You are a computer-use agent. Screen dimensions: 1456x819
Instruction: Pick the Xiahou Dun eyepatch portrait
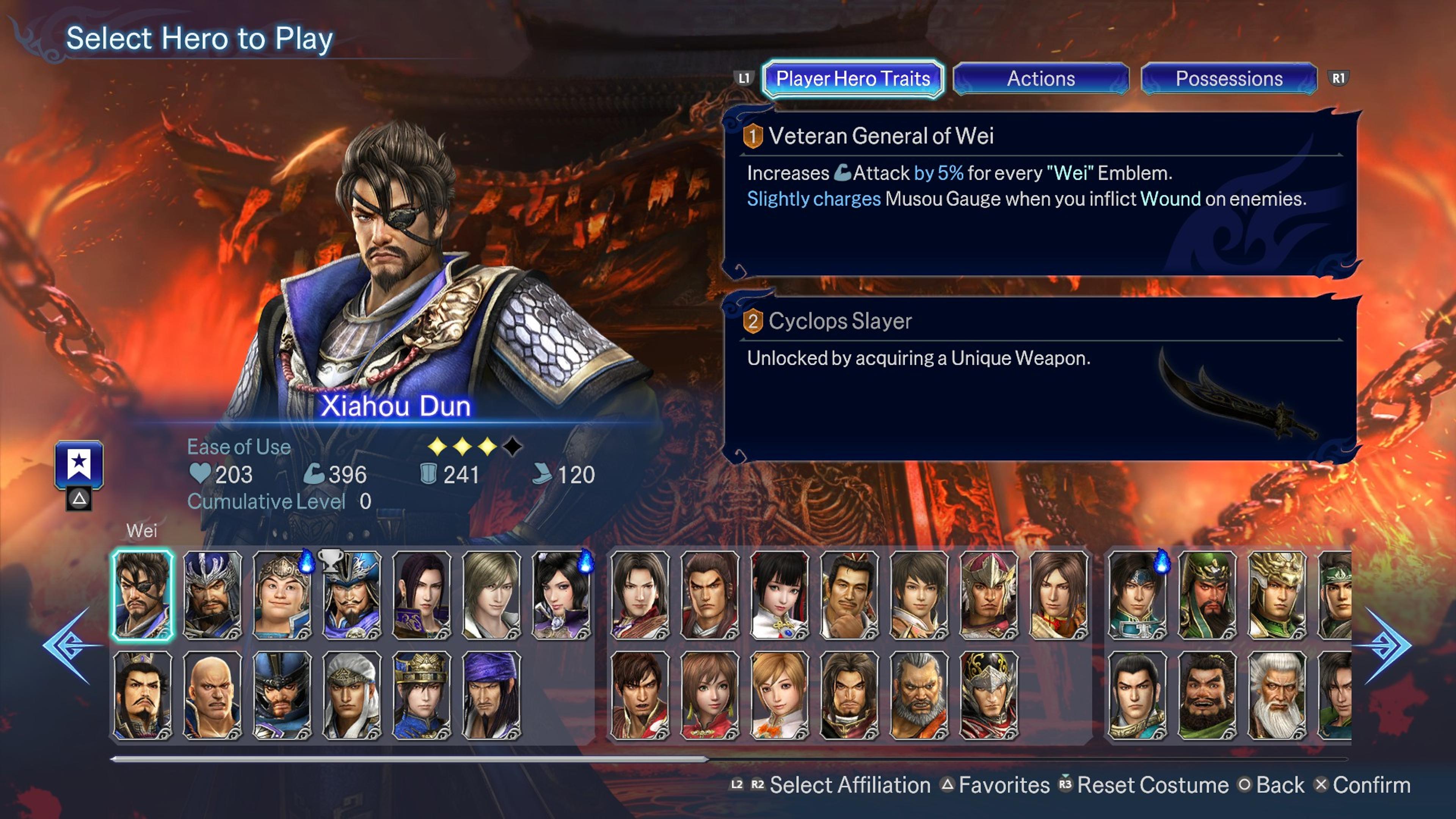(x=143, y=595)
